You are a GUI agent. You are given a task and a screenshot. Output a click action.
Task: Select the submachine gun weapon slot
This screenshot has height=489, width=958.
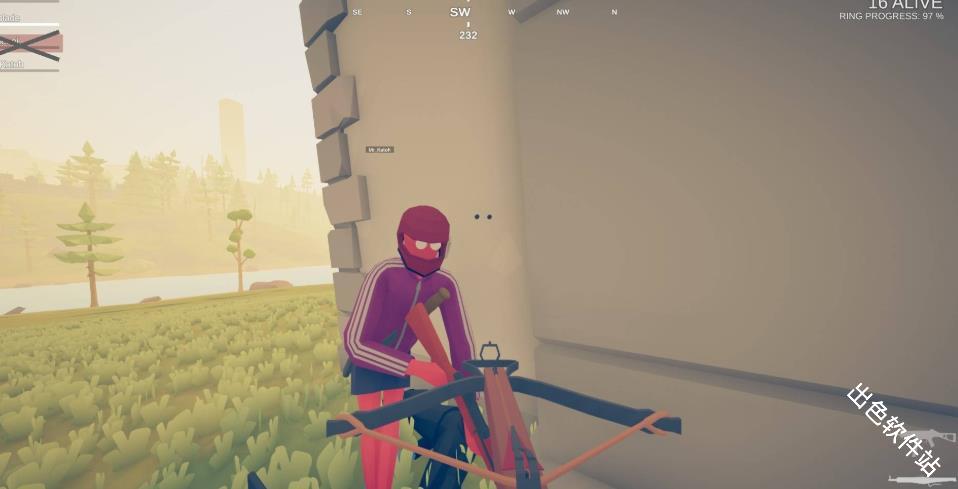933,438
